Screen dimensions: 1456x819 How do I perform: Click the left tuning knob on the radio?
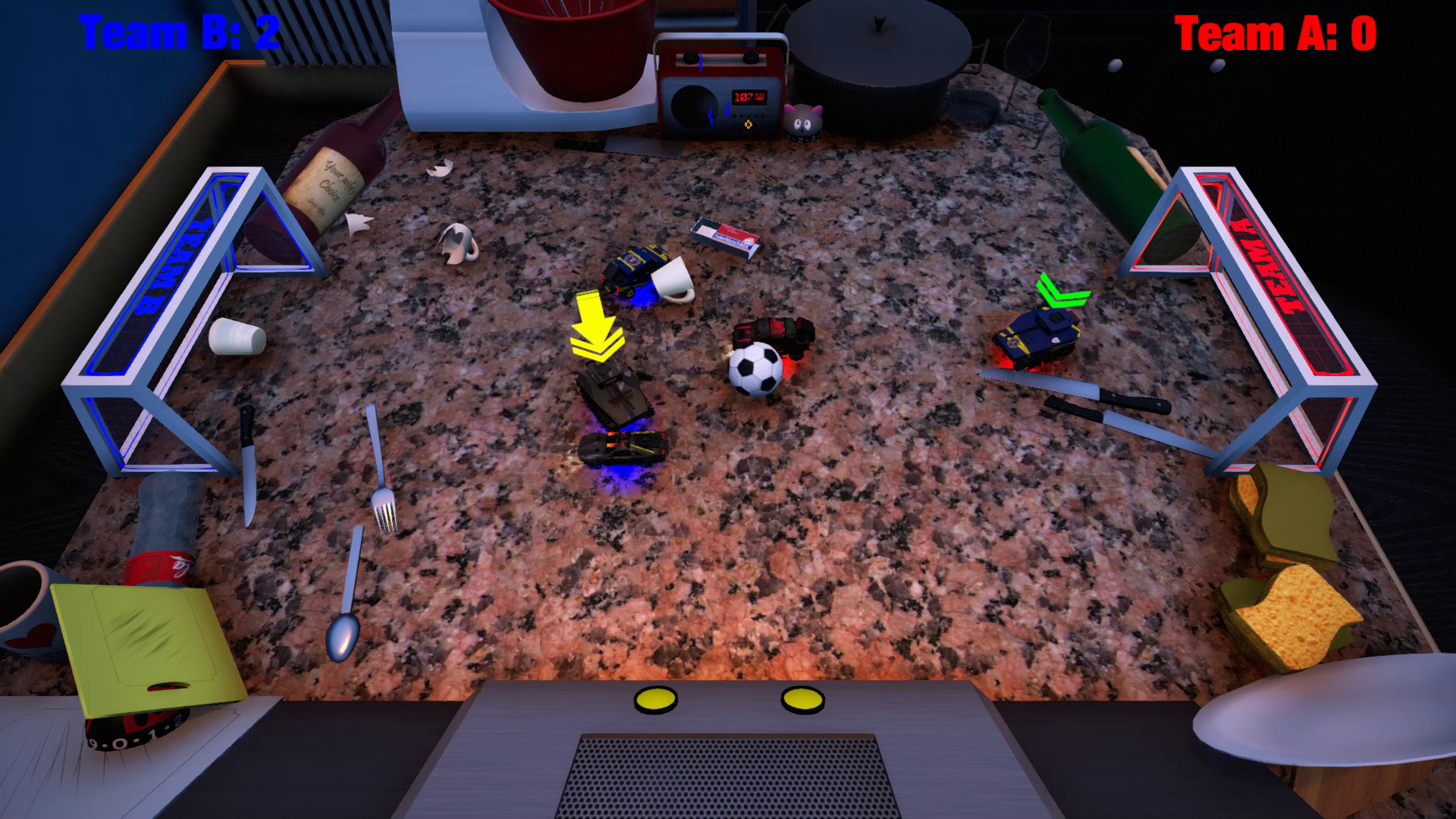pyautogui.click(x=692, y=59)
